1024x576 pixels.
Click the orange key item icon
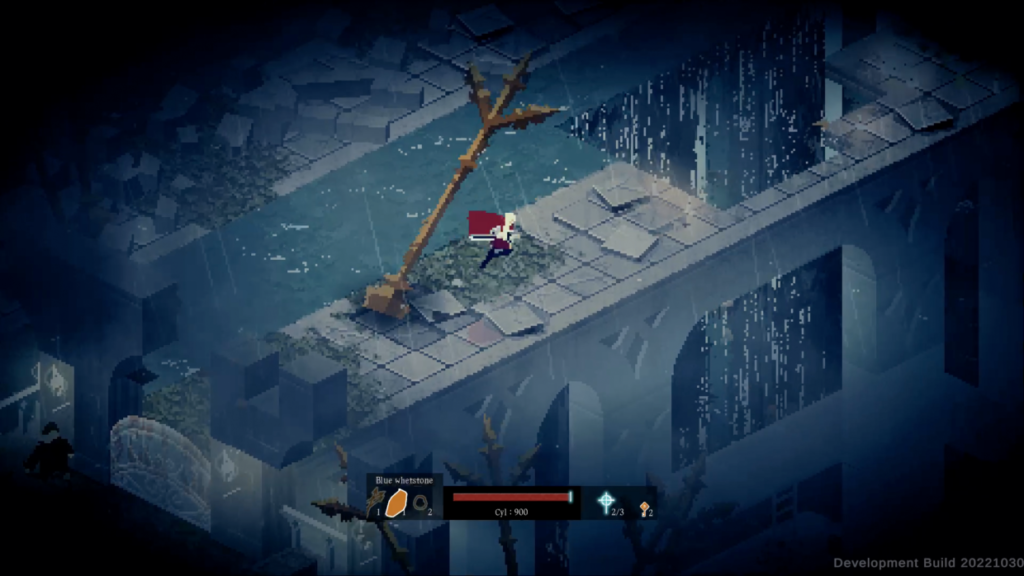644,507
